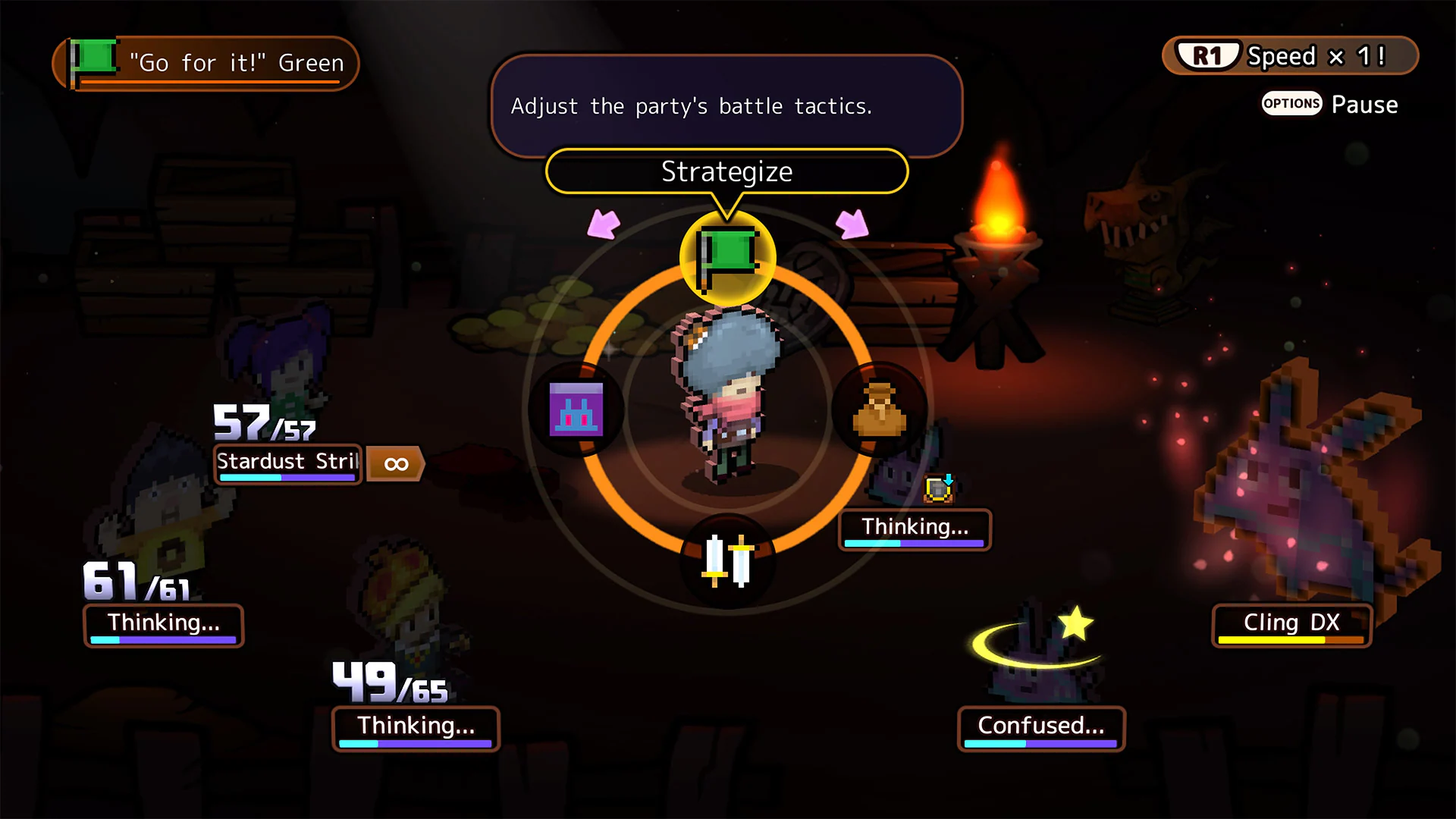This screenshot has width=1456, height=819.
Task: Click the infinity badge beside Stardust Strike
Action: [x=395, y=463]
